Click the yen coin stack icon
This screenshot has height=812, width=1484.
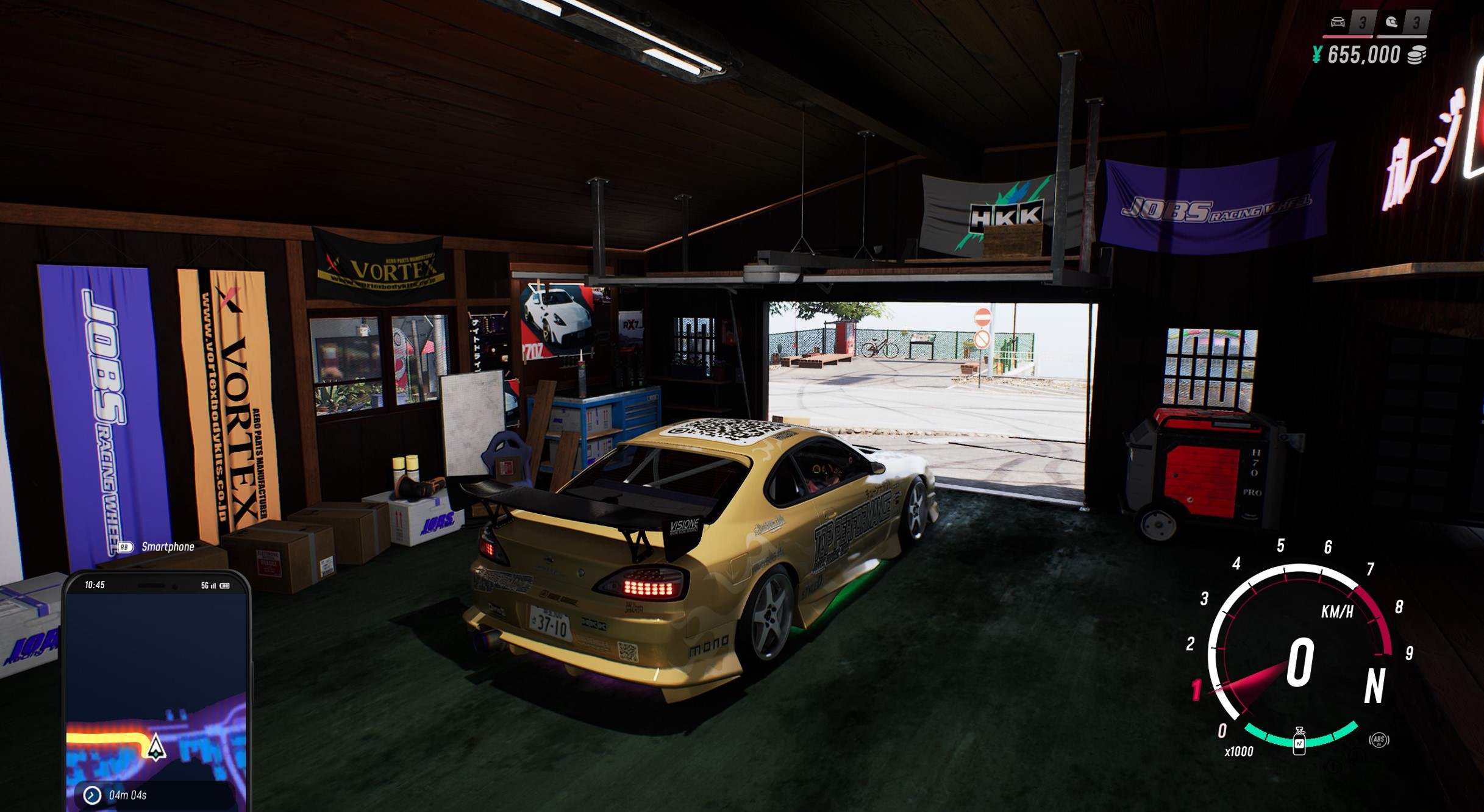1416,55
